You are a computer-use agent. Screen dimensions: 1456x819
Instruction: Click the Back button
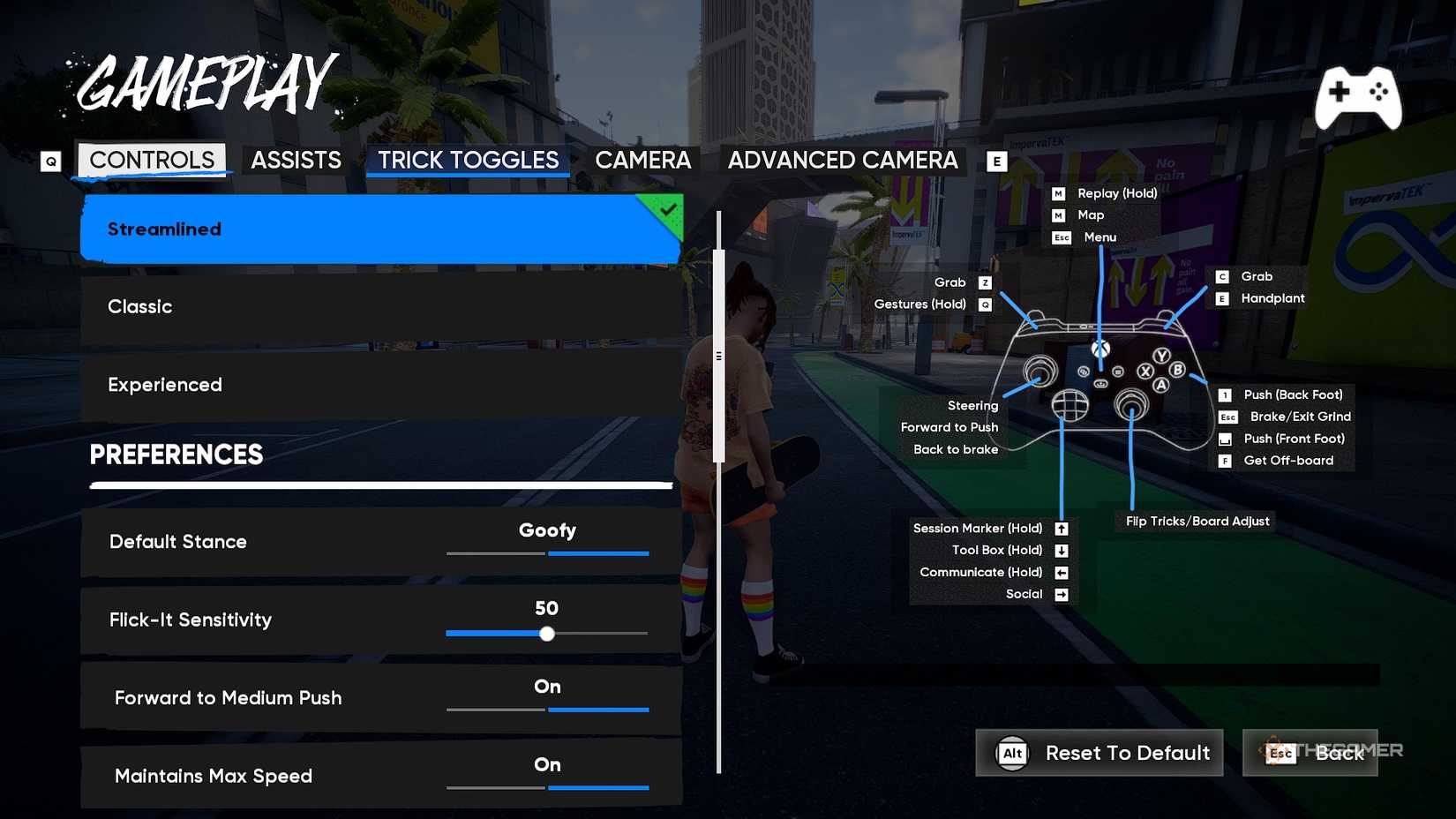1338,753
